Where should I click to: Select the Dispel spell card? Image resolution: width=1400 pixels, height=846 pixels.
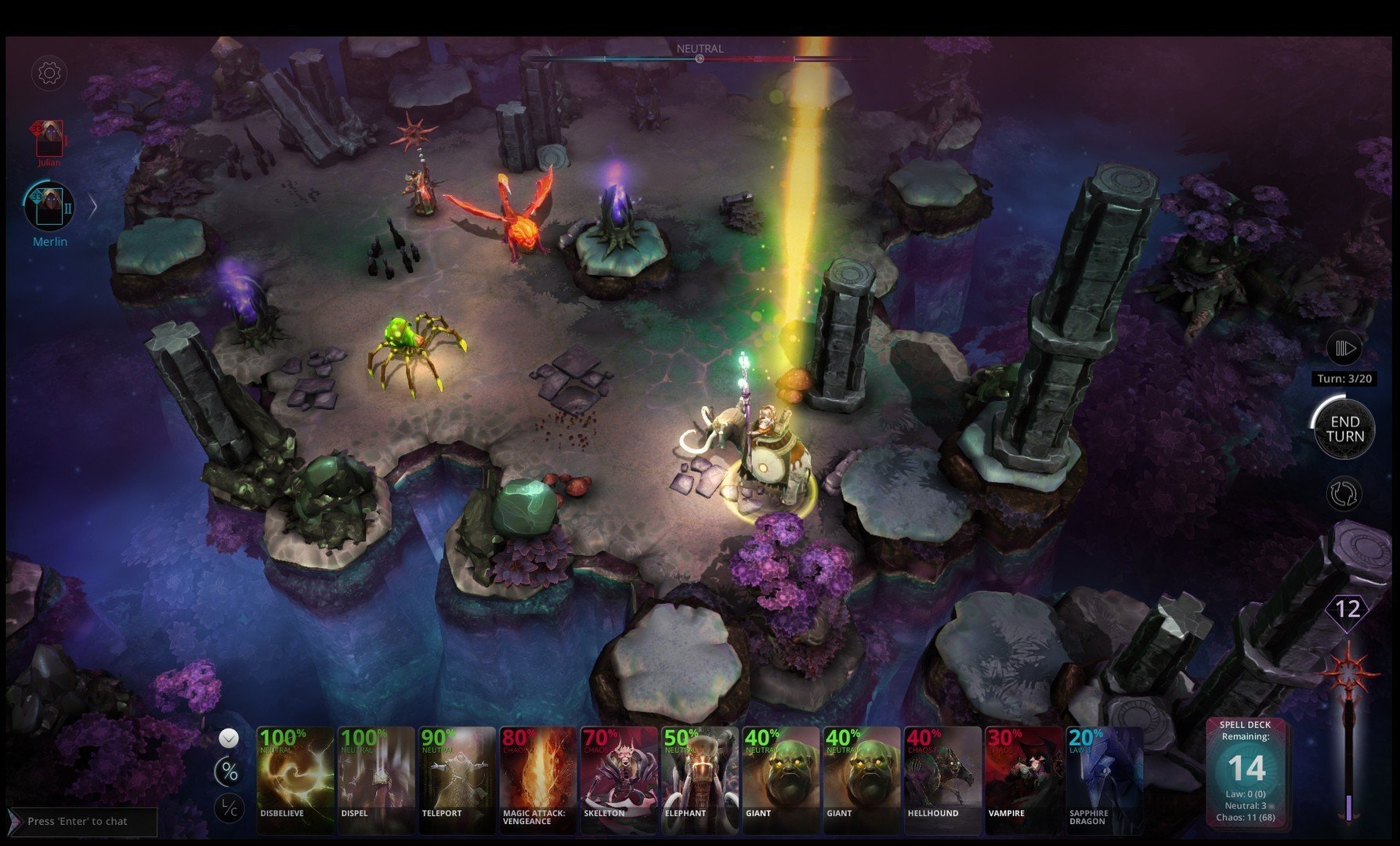click(376, 777)
